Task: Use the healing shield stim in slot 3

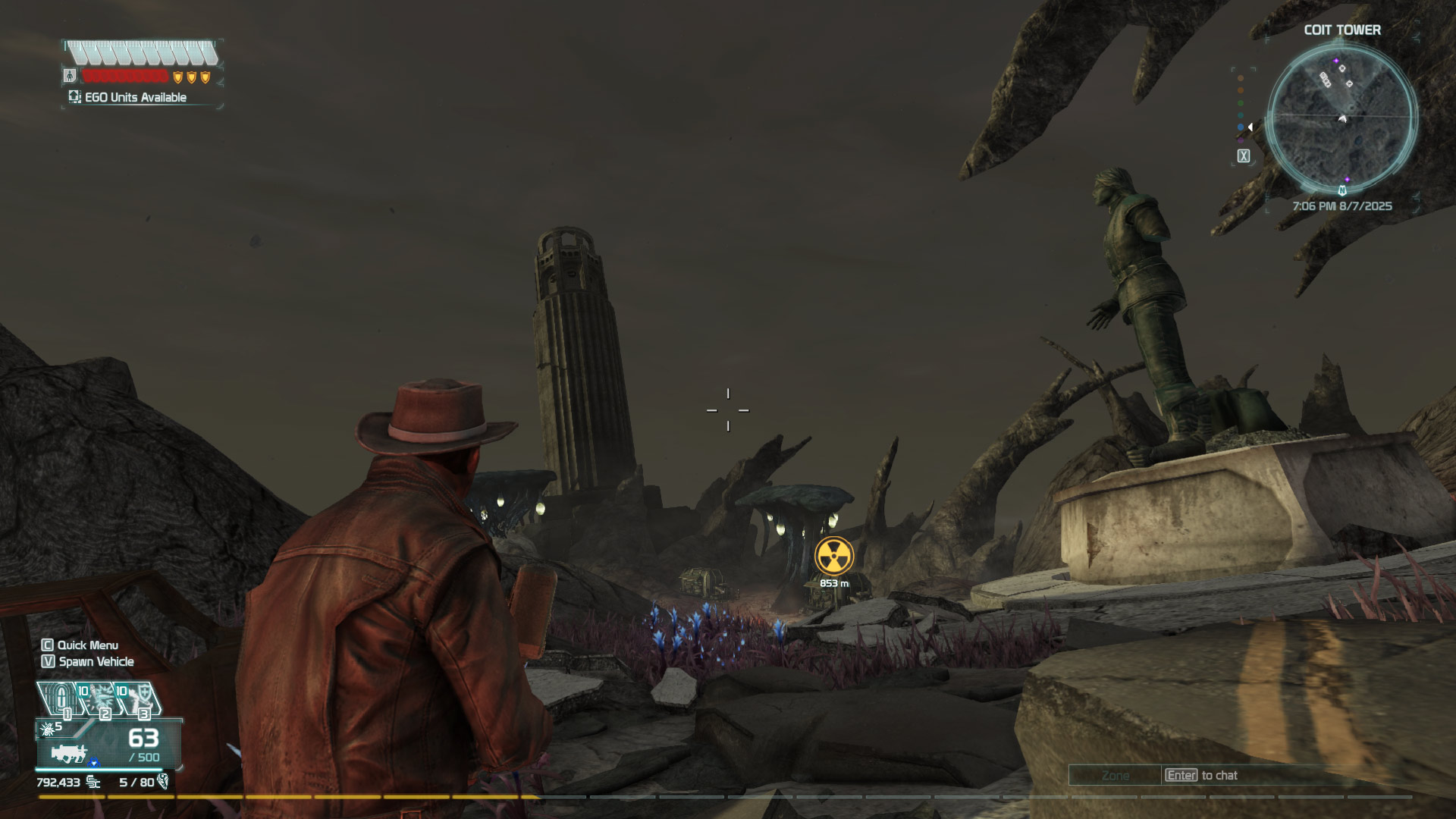Action: tap(138, 698)
